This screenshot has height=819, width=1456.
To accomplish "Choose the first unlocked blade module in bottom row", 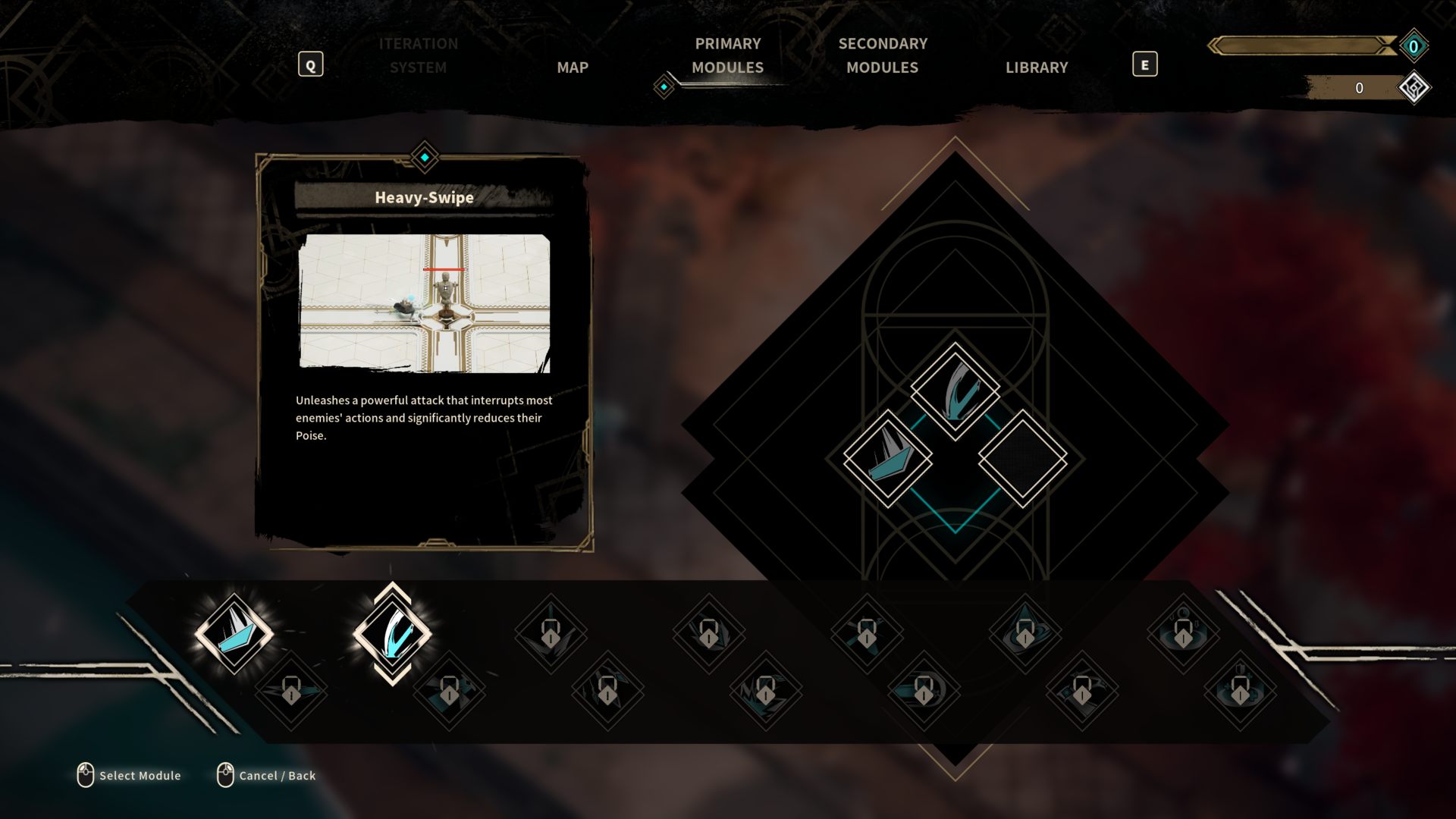I will coord(234,633).
